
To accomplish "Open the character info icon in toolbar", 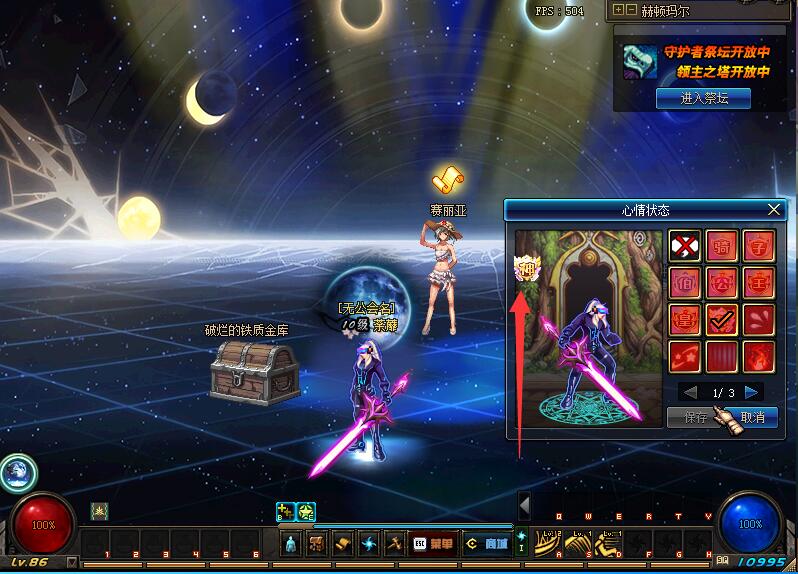I will point(291,544).
